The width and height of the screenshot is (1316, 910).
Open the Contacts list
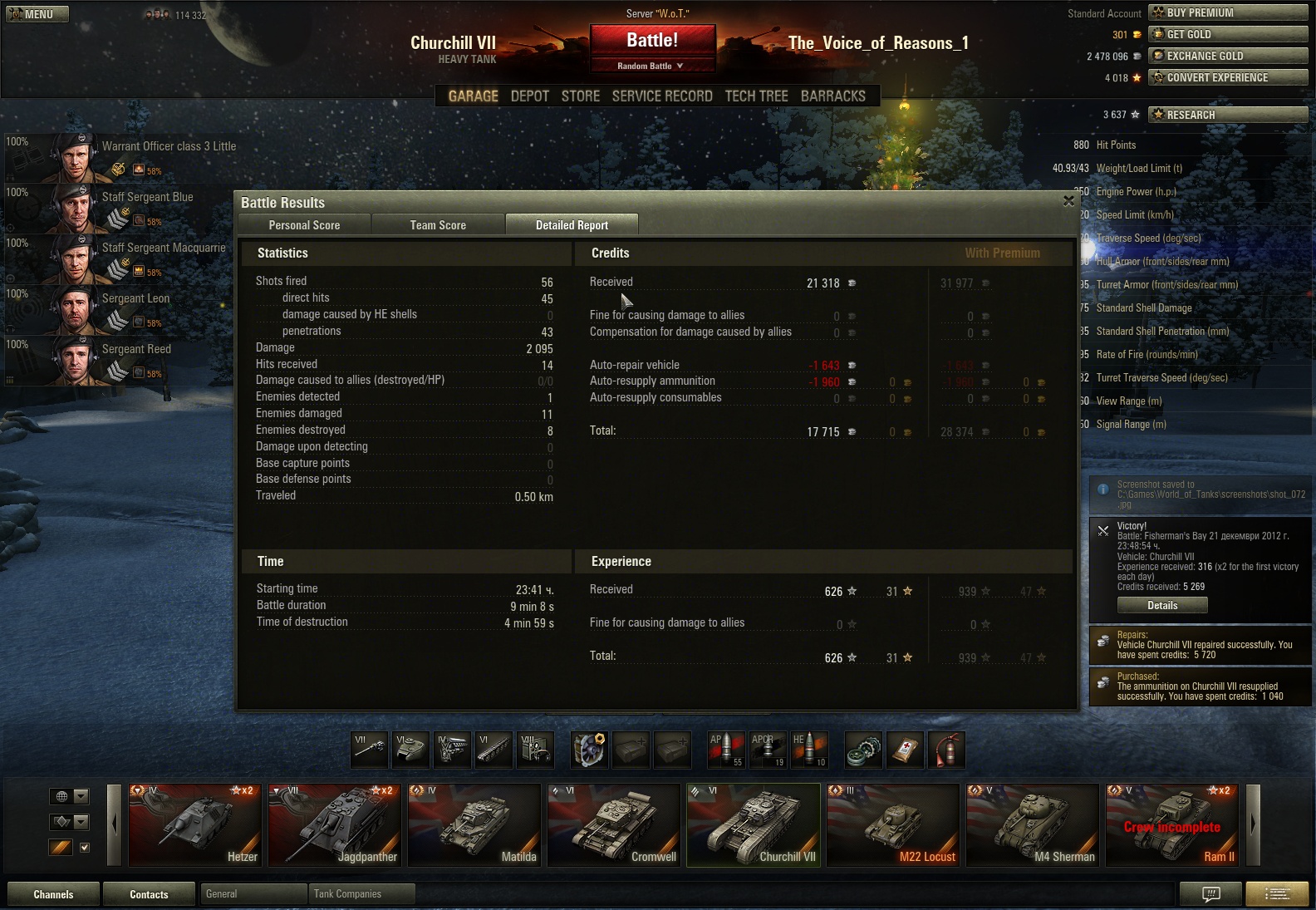[149, 894]
